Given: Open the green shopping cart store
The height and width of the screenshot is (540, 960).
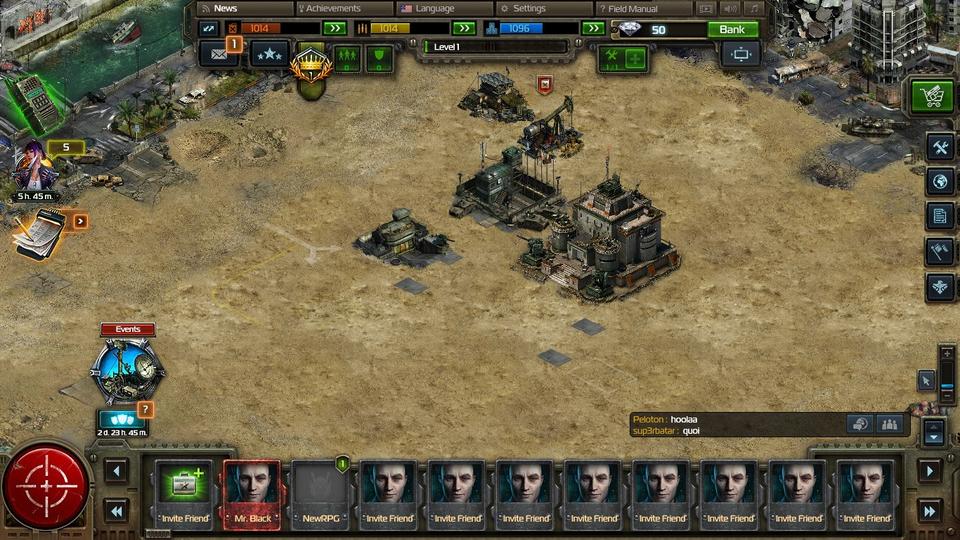Looking at the screenshot, I should [932, 97].
